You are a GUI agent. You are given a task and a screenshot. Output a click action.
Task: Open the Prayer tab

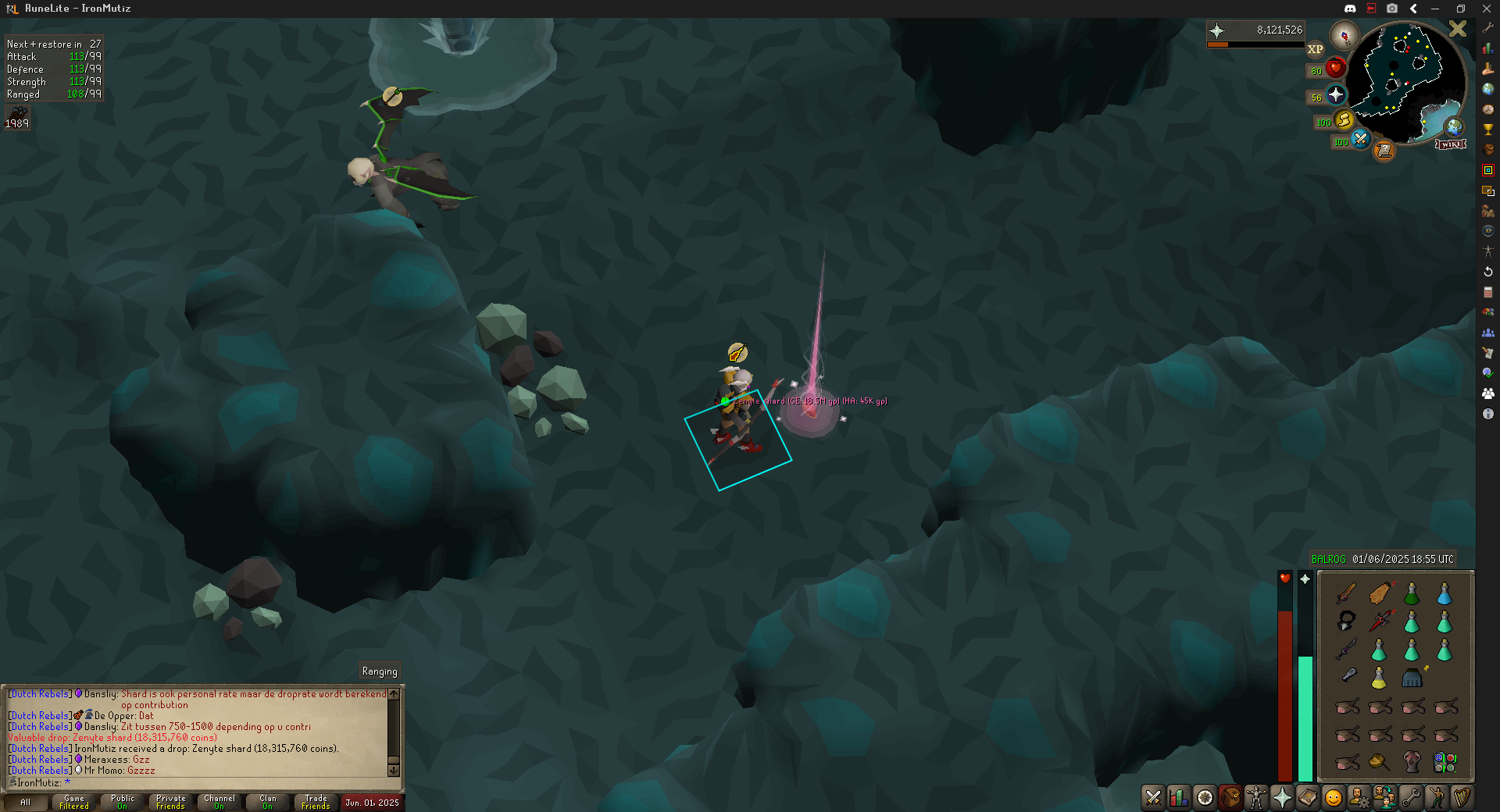(1282, 797)
